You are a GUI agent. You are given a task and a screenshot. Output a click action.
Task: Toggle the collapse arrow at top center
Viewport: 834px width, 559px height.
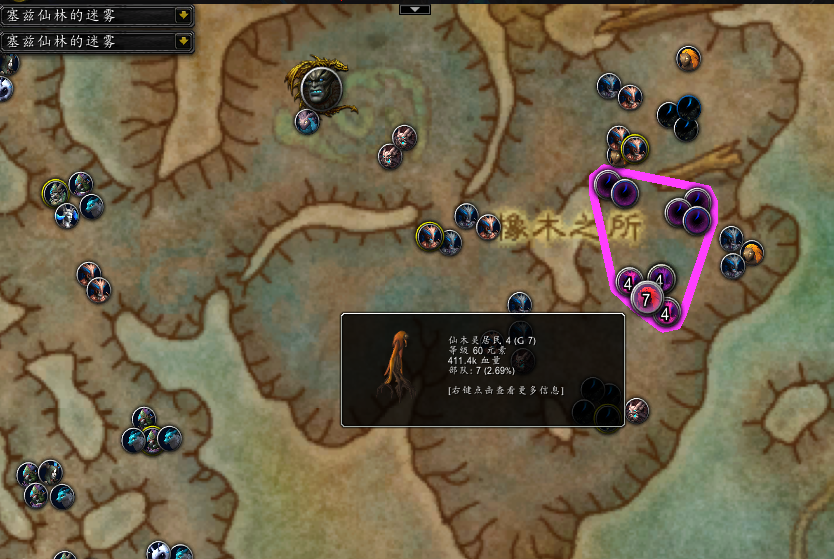[414, 8]
